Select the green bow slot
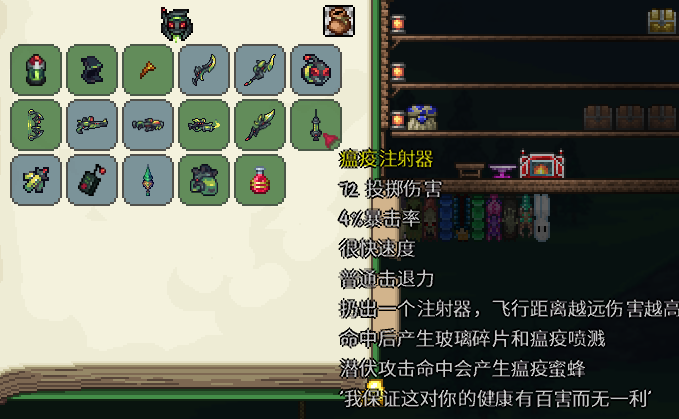 point(37,125)
